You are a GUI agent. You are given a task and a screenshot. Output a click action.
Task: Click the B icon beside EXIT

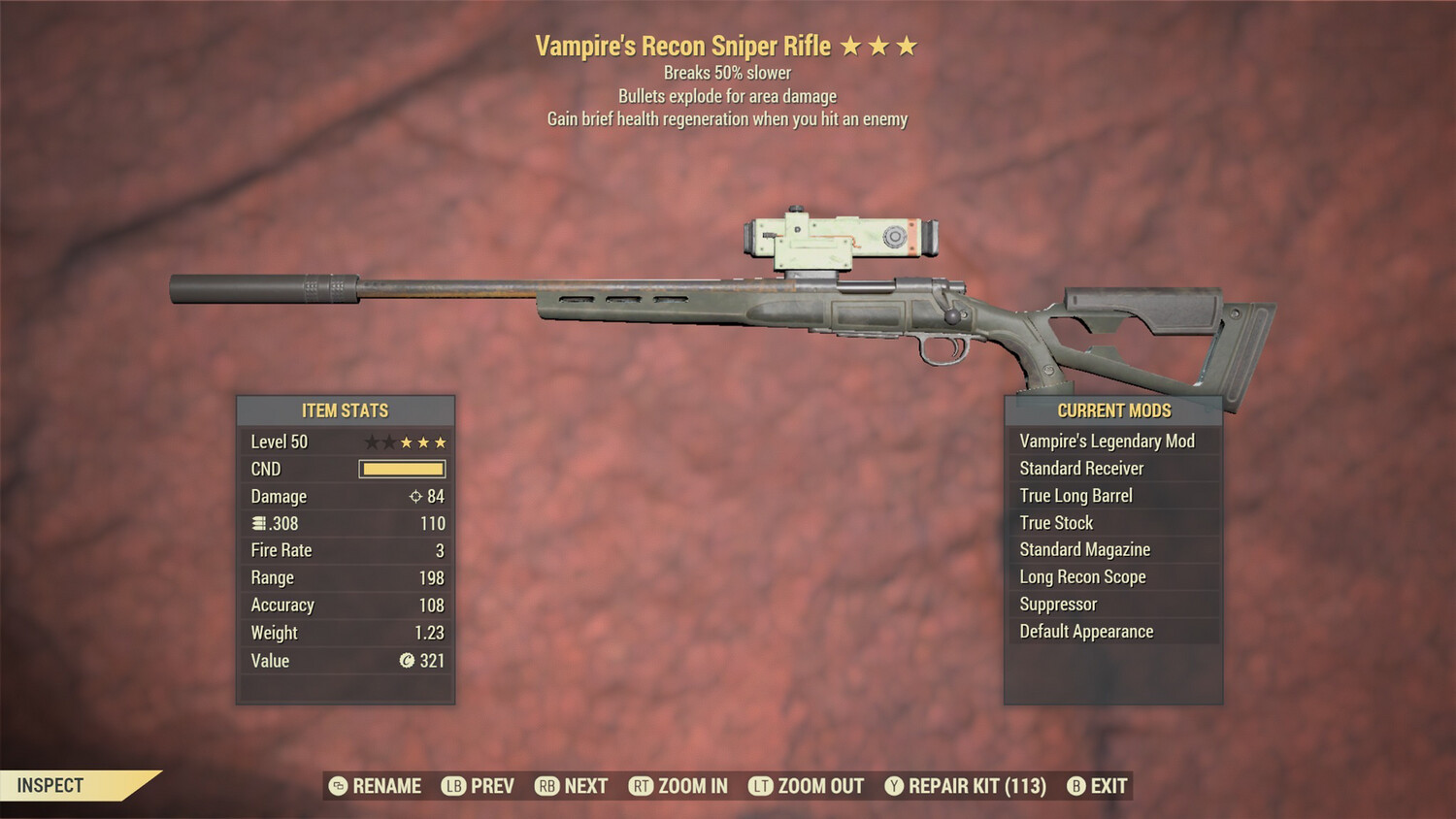point(1075,786)
